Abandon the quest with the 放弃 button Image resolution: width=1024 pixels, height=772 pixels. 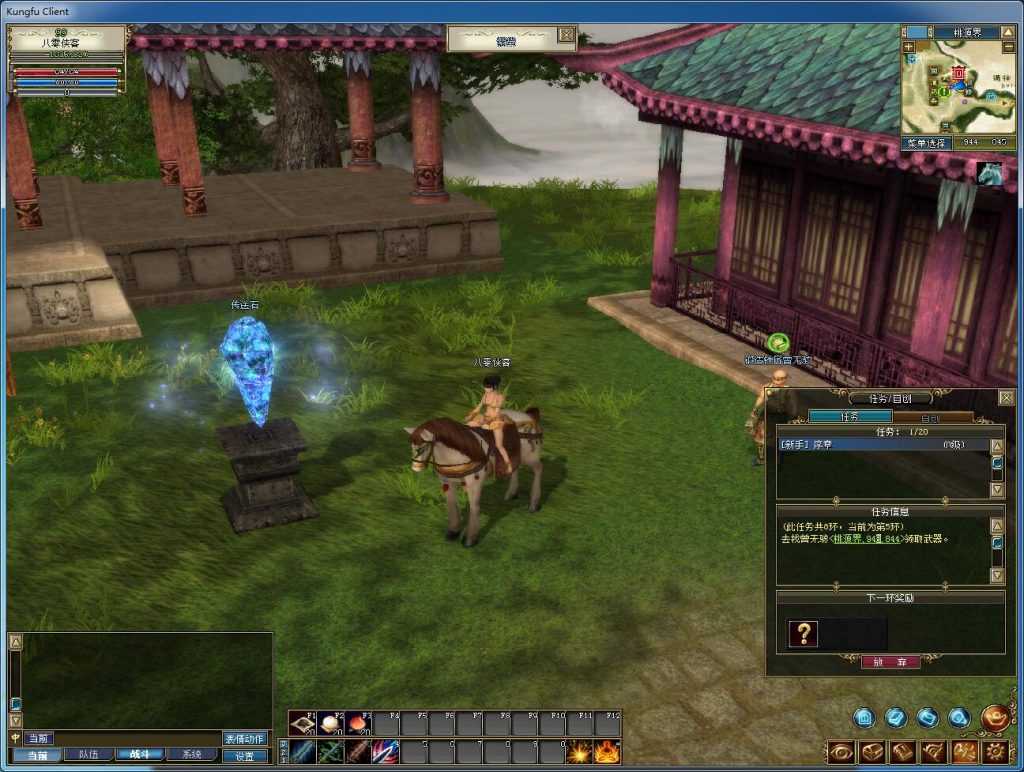[890, 662]
